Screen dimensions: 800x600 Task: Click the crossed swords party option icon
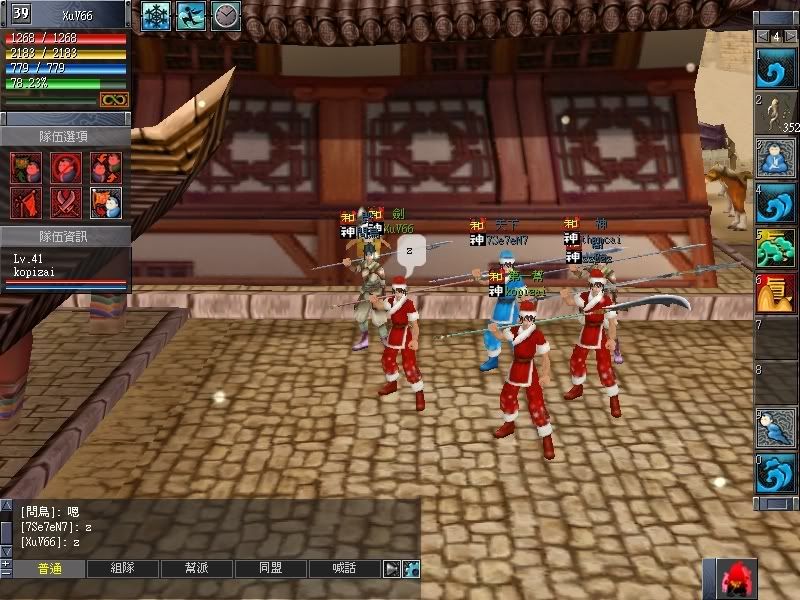(66, 203)
